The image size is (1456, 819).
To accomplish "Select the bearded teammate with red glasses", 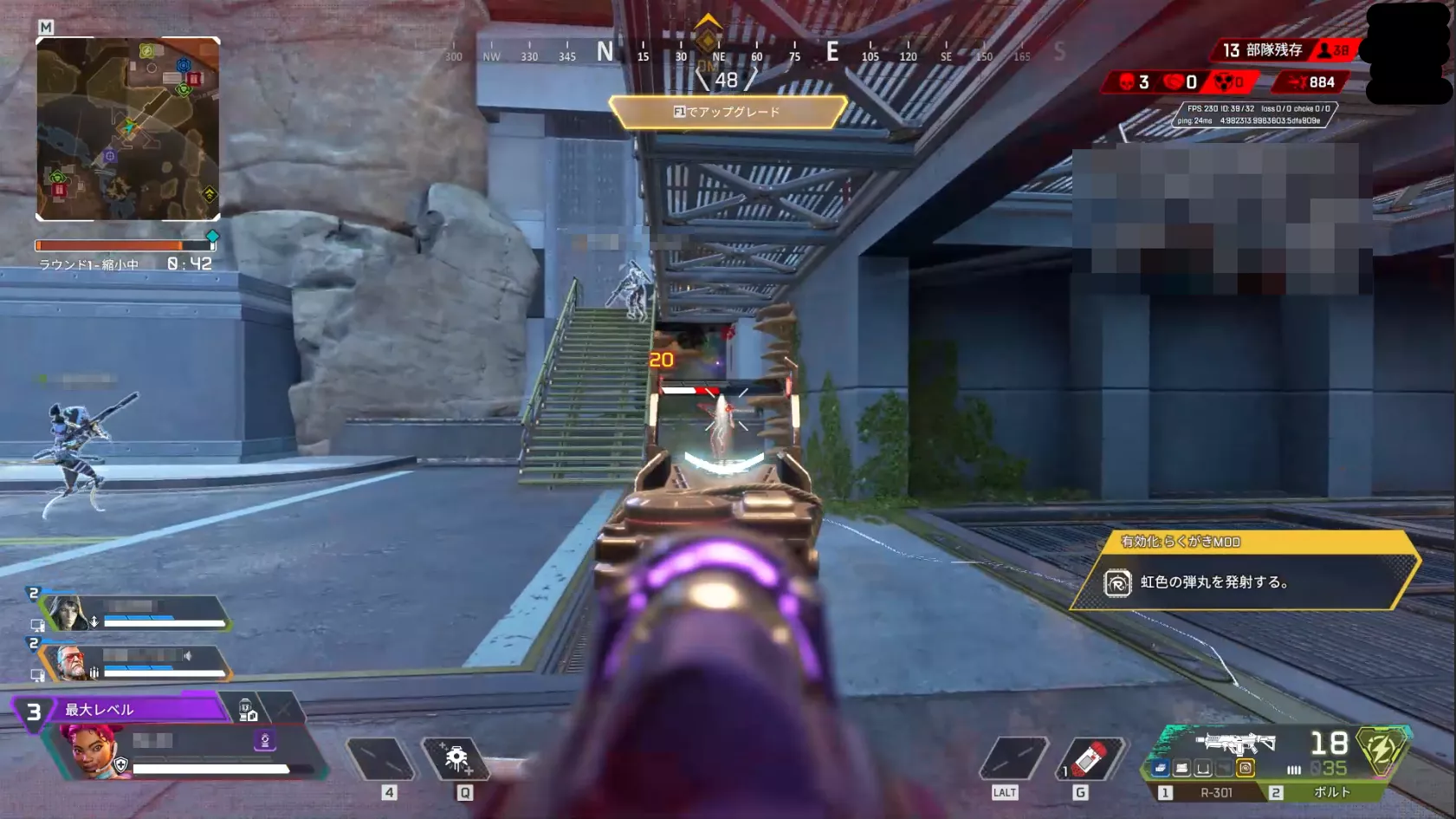I will 71,662.
